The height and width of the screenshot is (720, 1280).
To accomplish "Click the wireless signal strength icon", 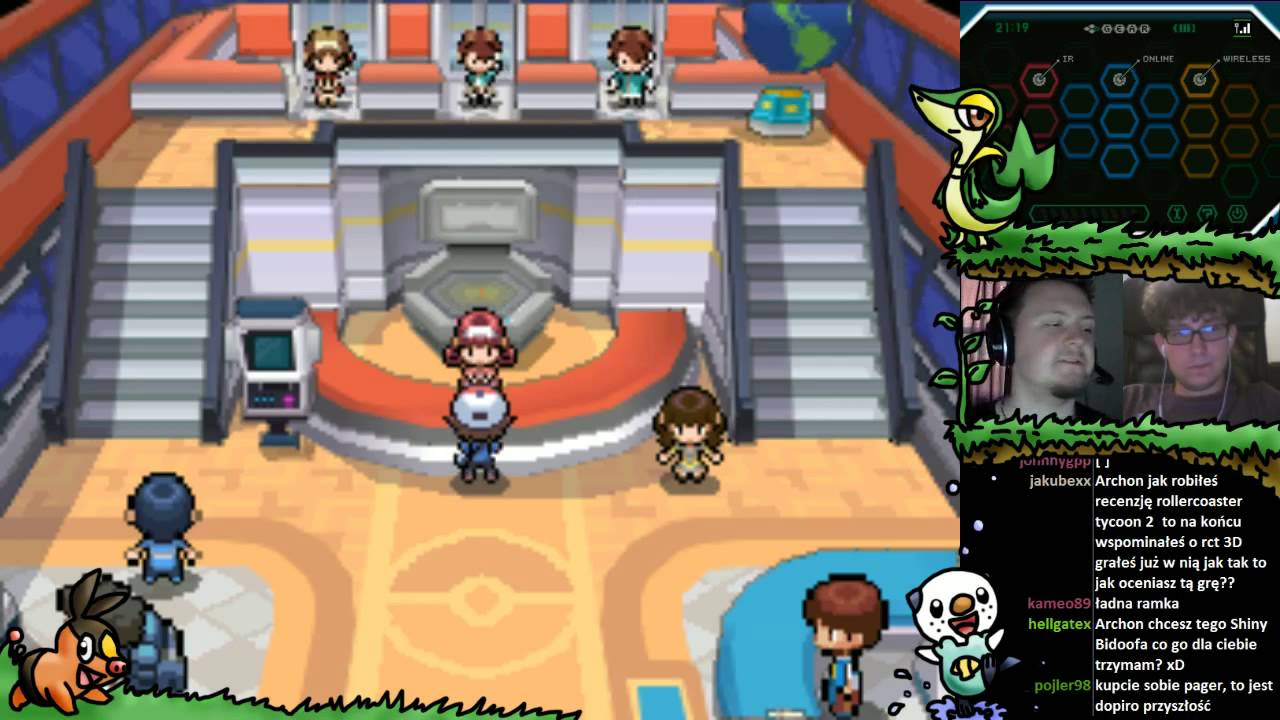I will coord(1243,29).
